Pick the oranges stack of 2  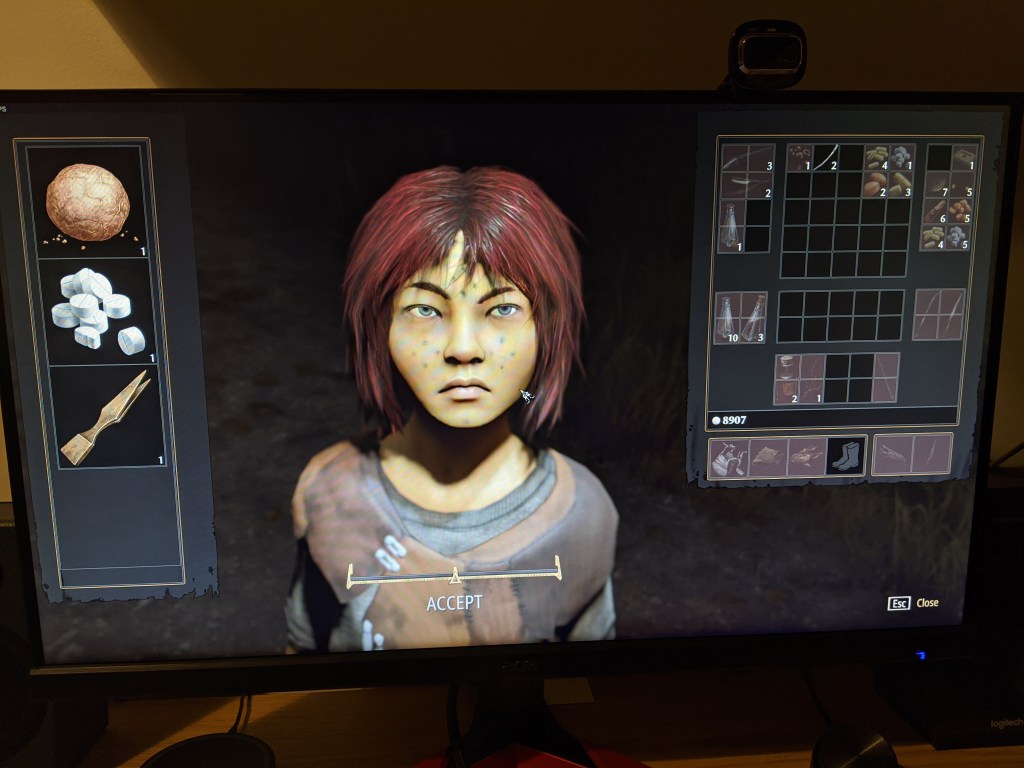tap(875, 184)
